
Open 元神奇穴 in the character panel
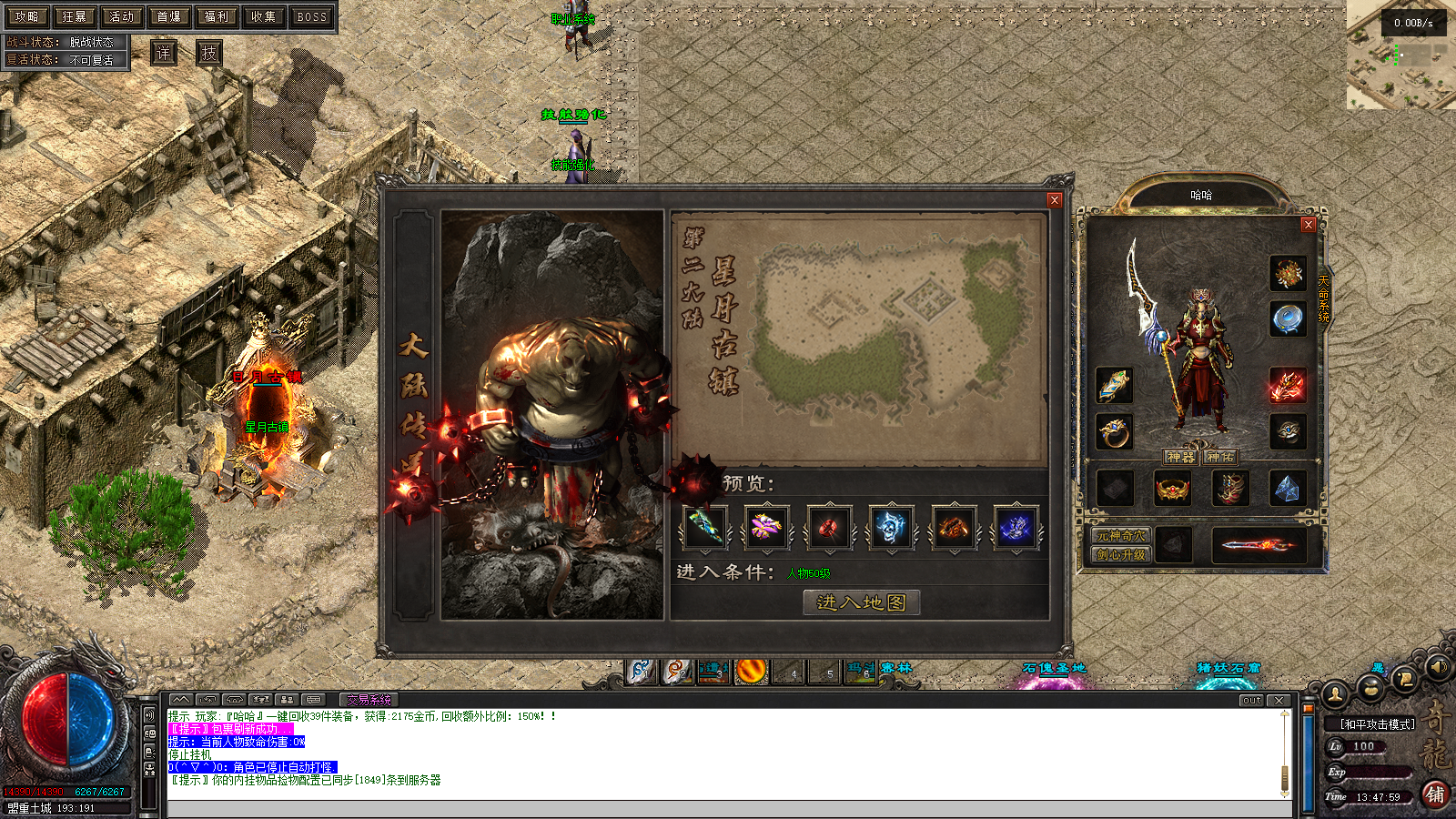coord(1121,536)
